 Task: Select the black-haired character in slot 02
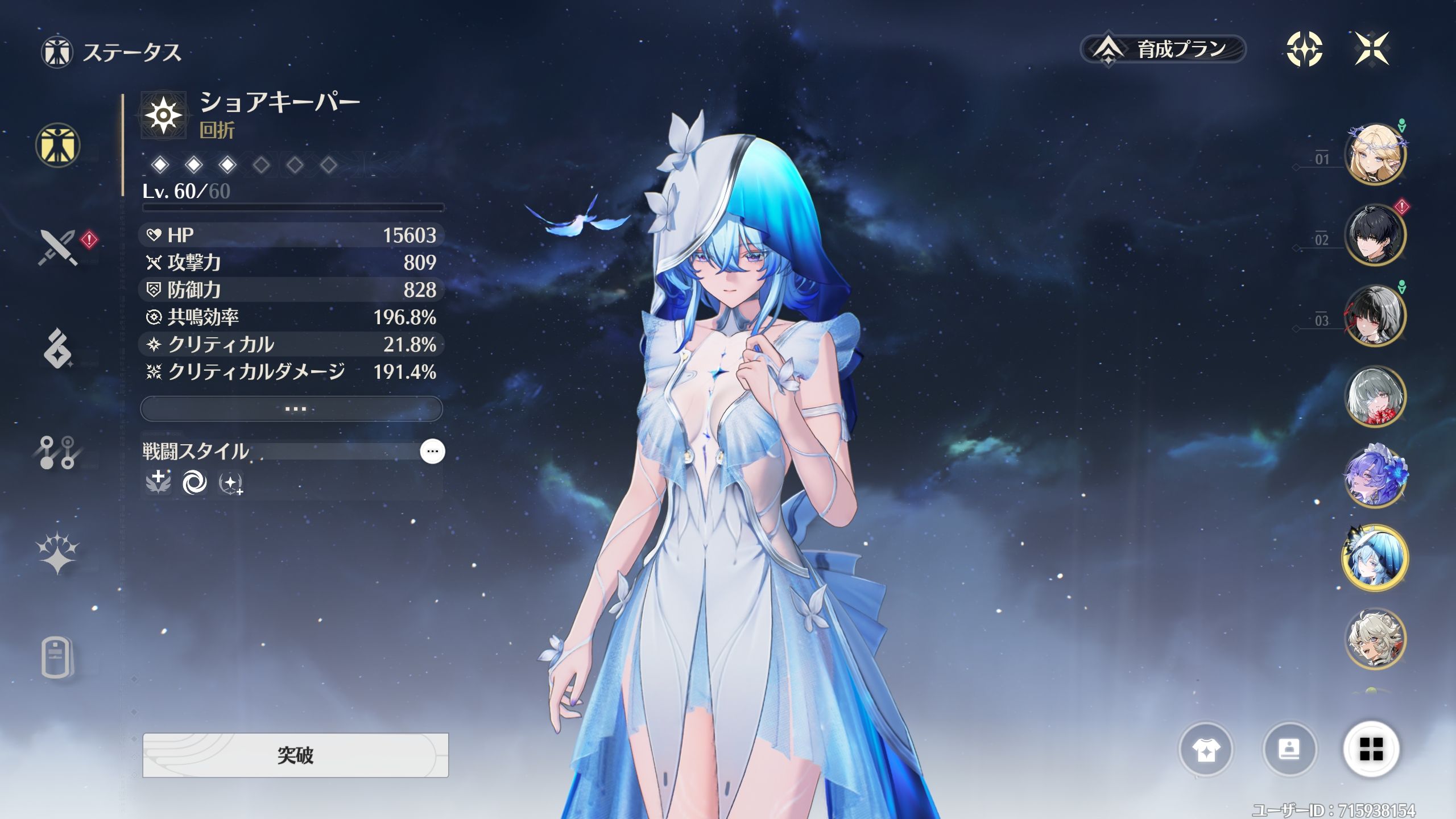[1375, 234]
